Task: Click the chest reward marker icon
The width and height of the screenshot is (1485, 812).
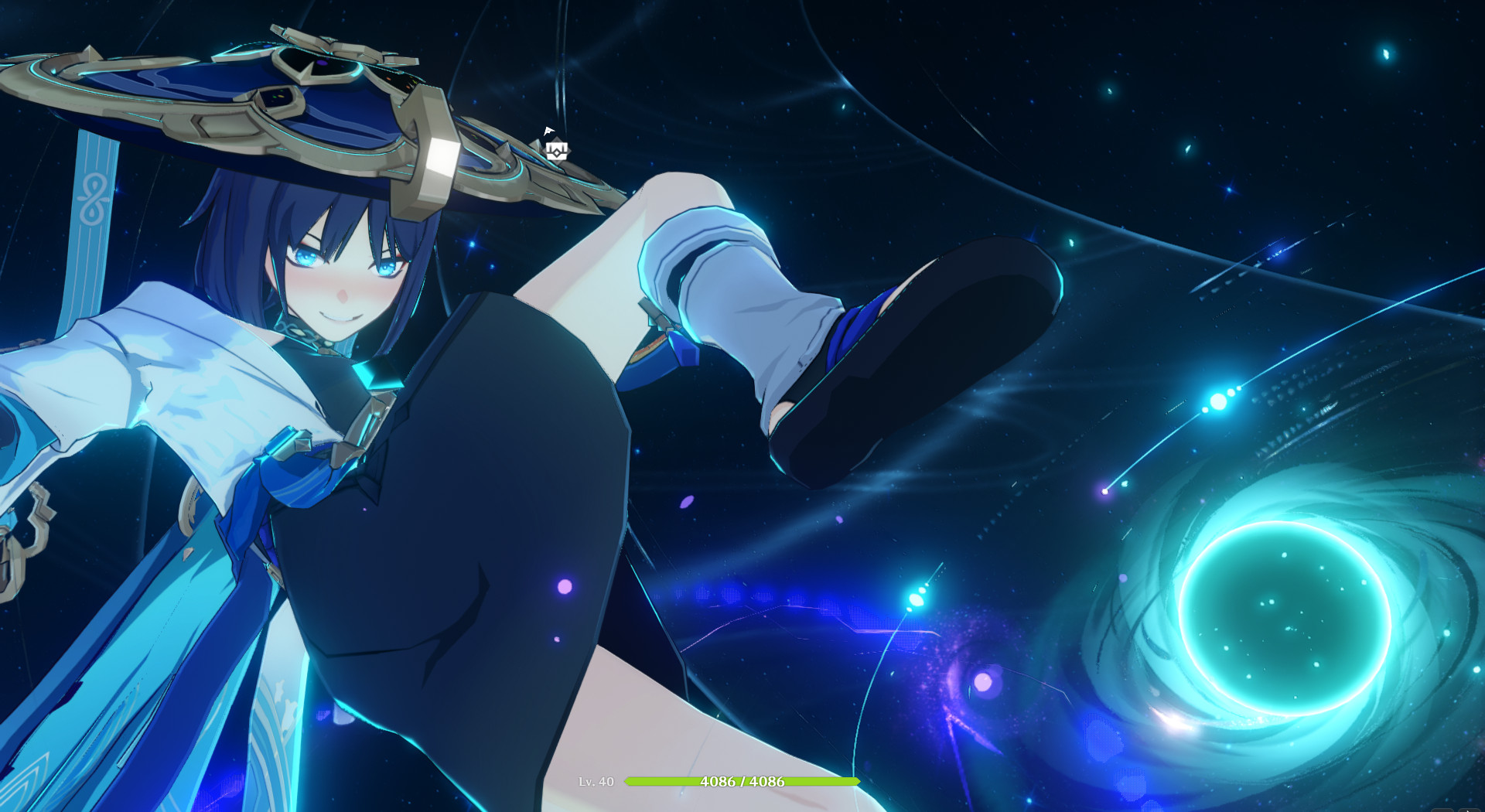Action: pyautogui.click(x=557, y=152)
